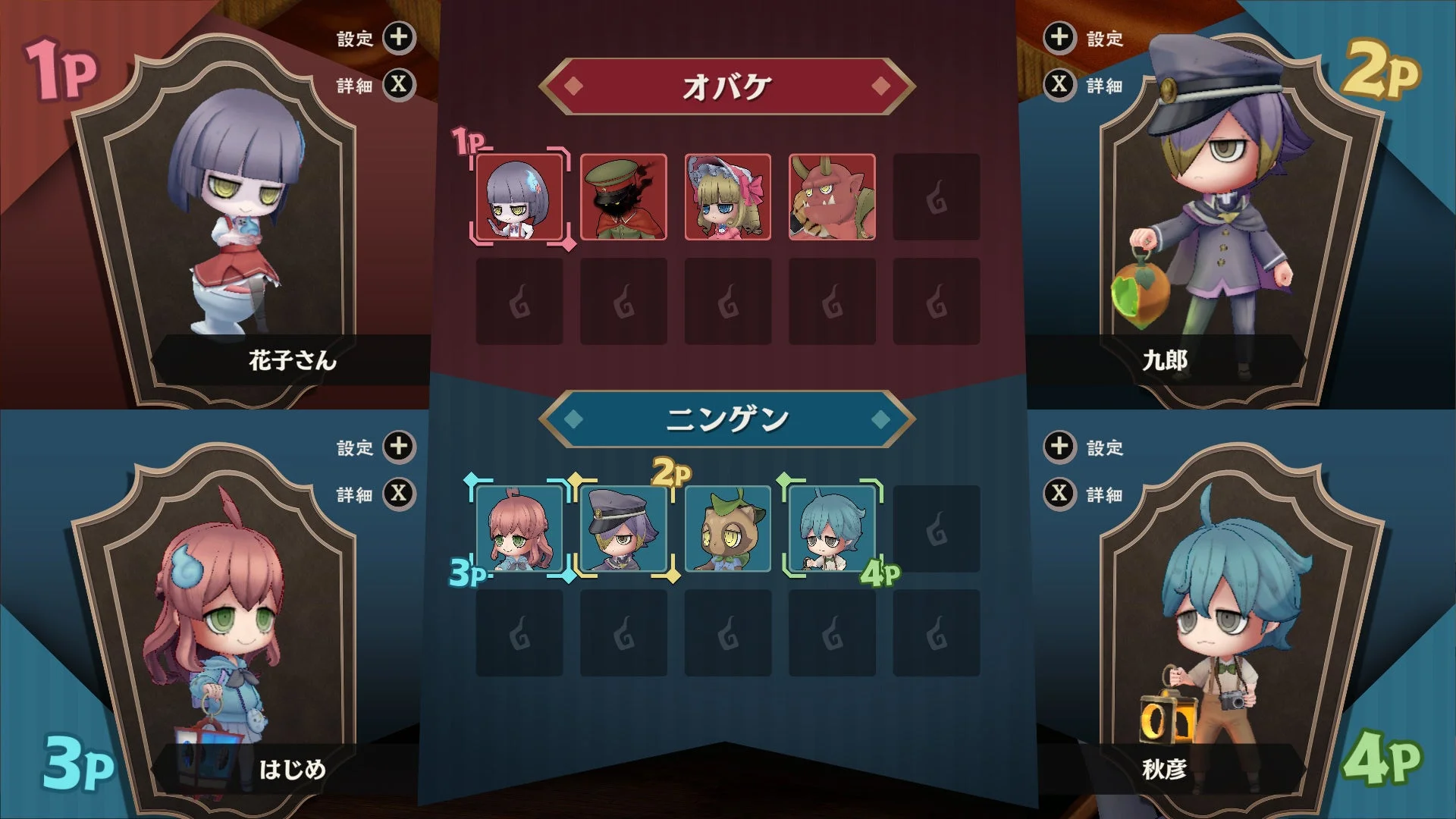Select the pink-haired girl in the ニンゲン row
The height and width of the screenshot is (819, 1456).
[518, 529]
